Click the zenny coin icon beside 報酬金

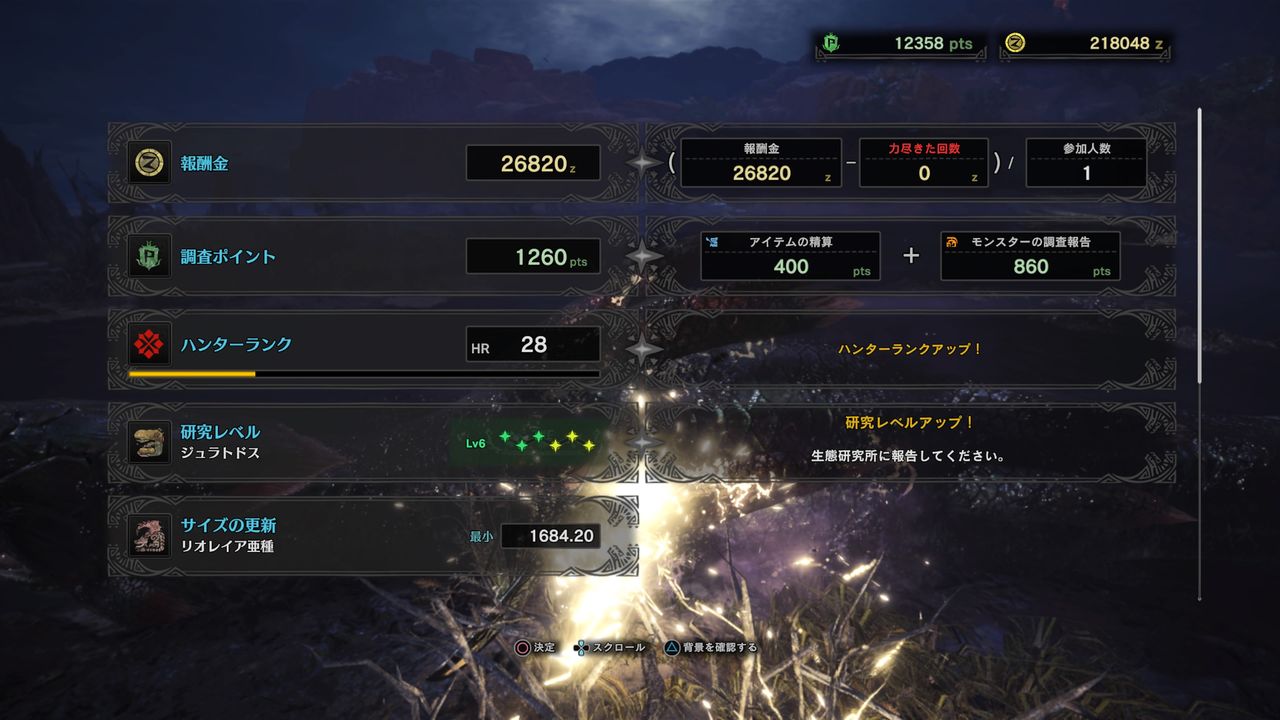pos(150,163)
